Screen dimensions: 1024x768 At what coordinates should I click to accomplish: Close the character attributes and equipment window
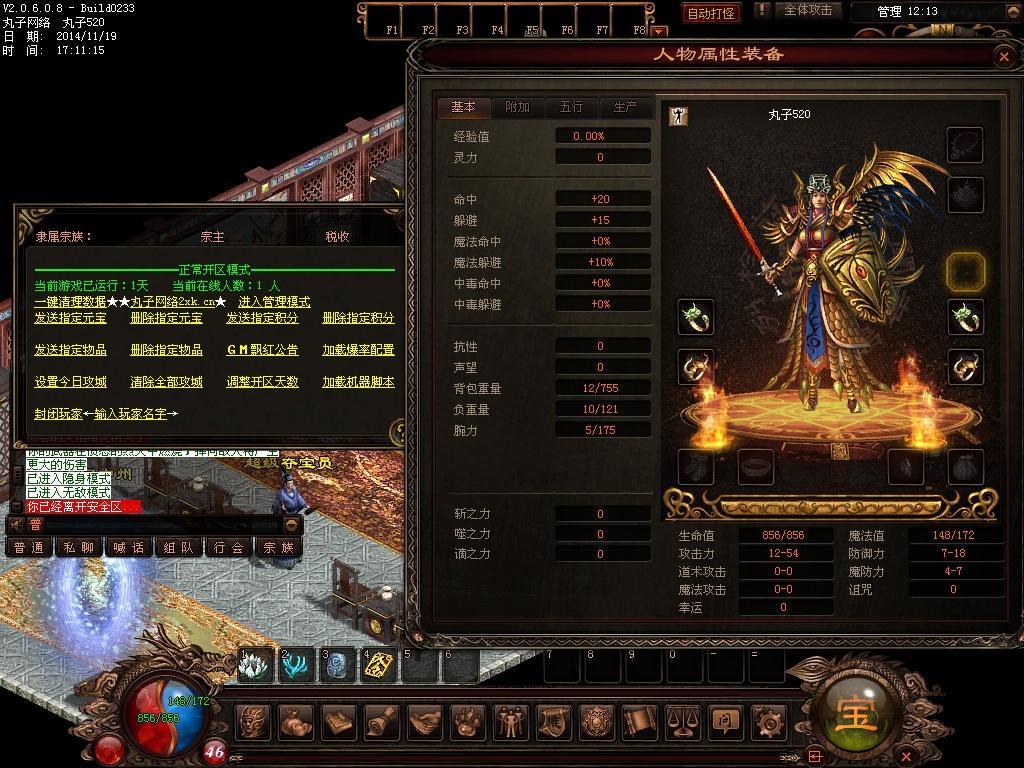pyautogui.click(x=1004, y=57)
